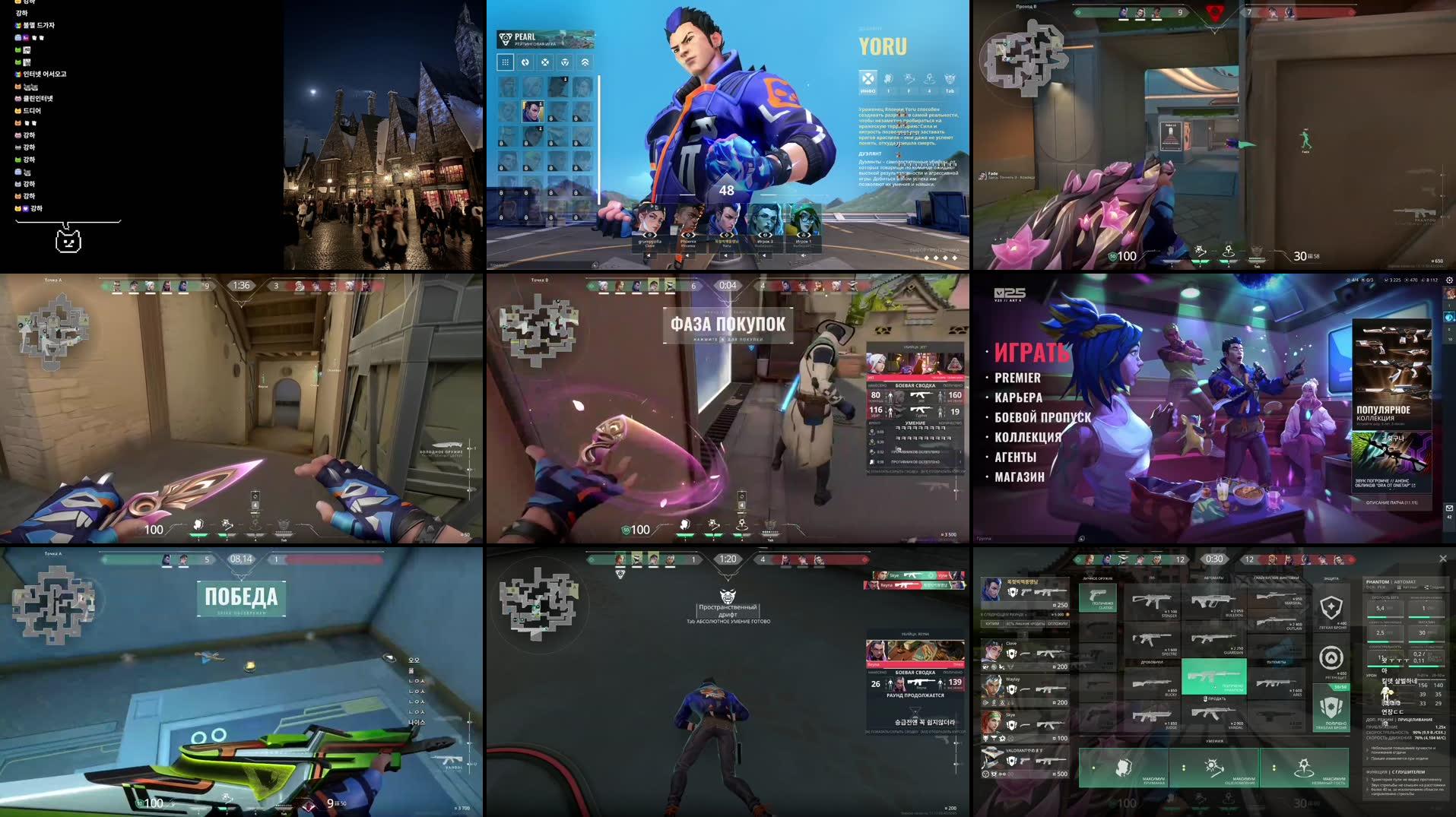The width and height of the screenshot is (1456, 817).
Task: Toggle the ОТЛОЖИЛ credits indicator
Action: point(1058,622)
